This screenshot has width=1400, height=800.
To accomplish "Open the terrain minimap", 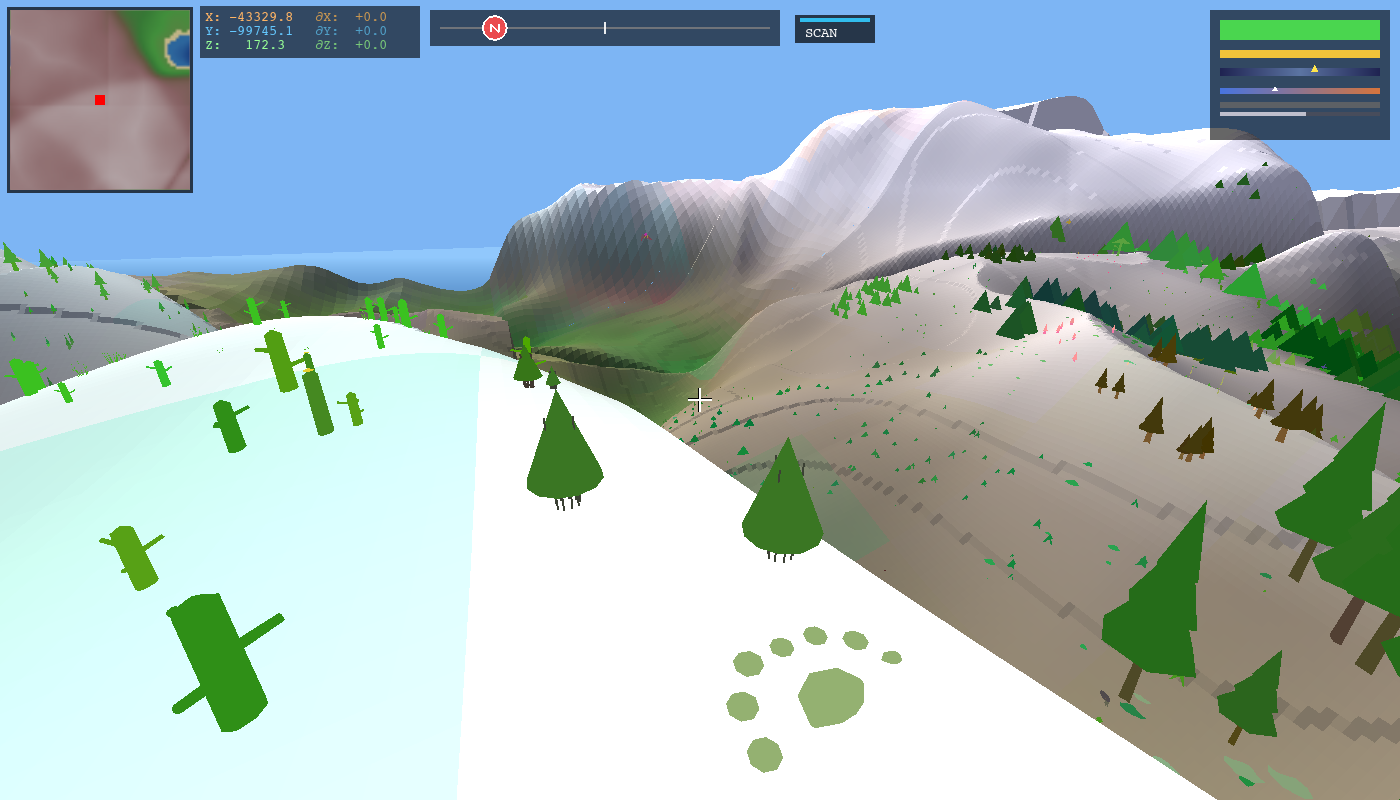I will [100, 100].
